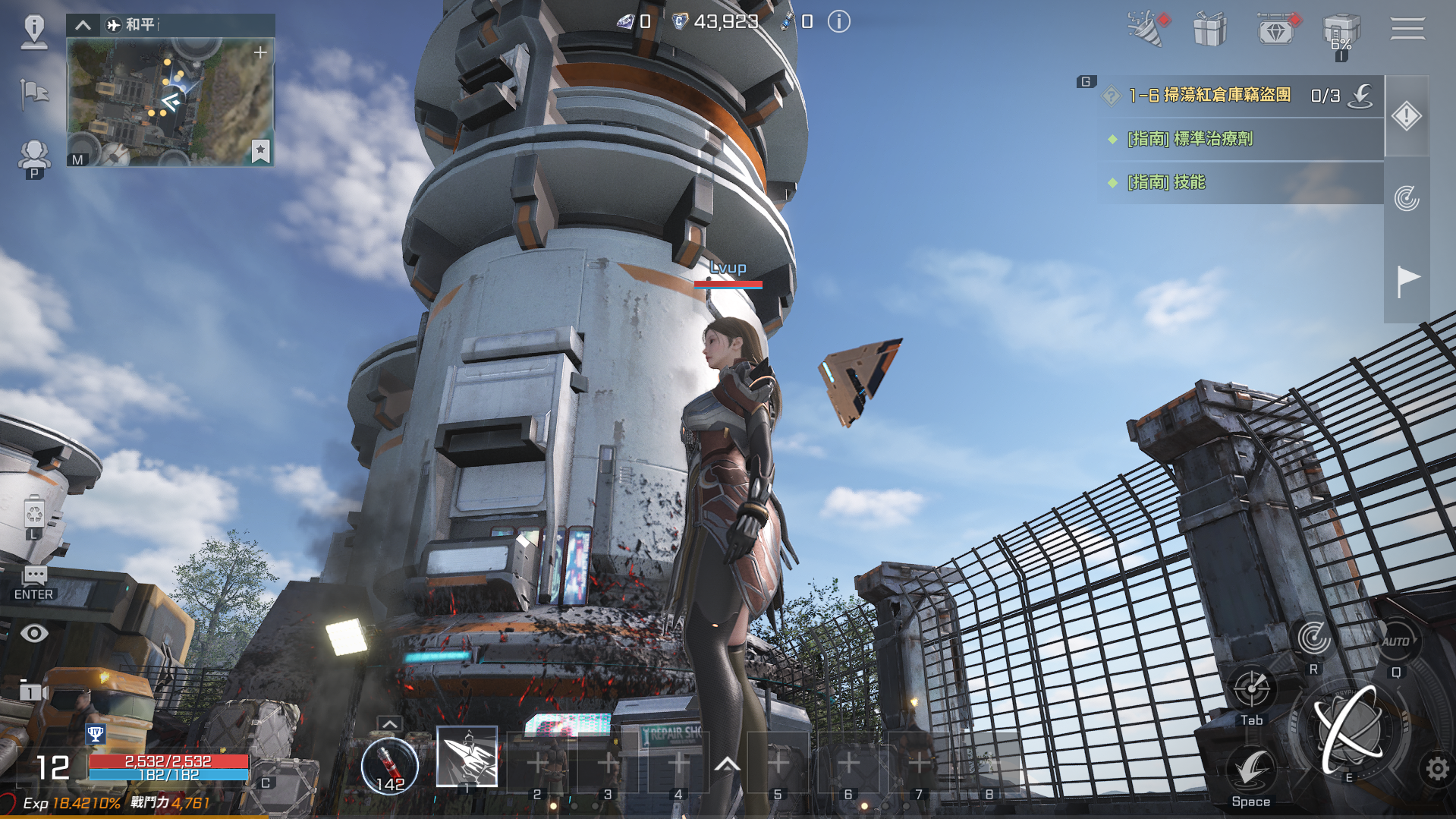The image size is (1456, 819).
Task: Select the white flag tab on right panel
Action: 1407,281
